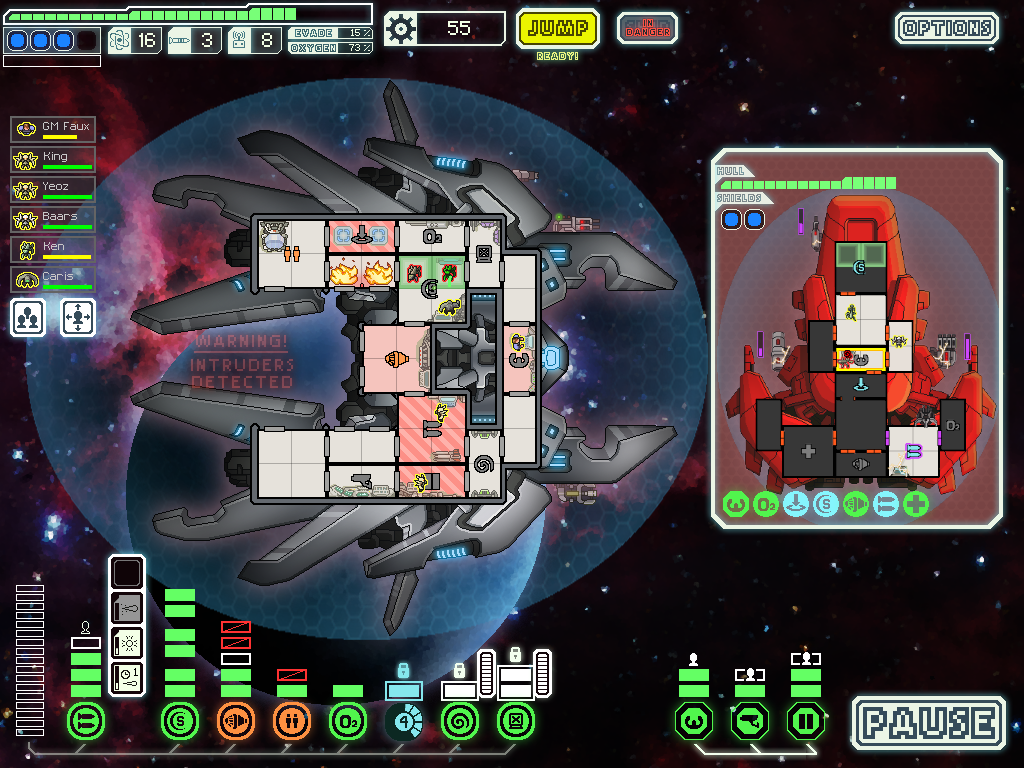Select crew member Caris
The width and height of the screenshot is (1024, 768).
(x=54, y=279)
